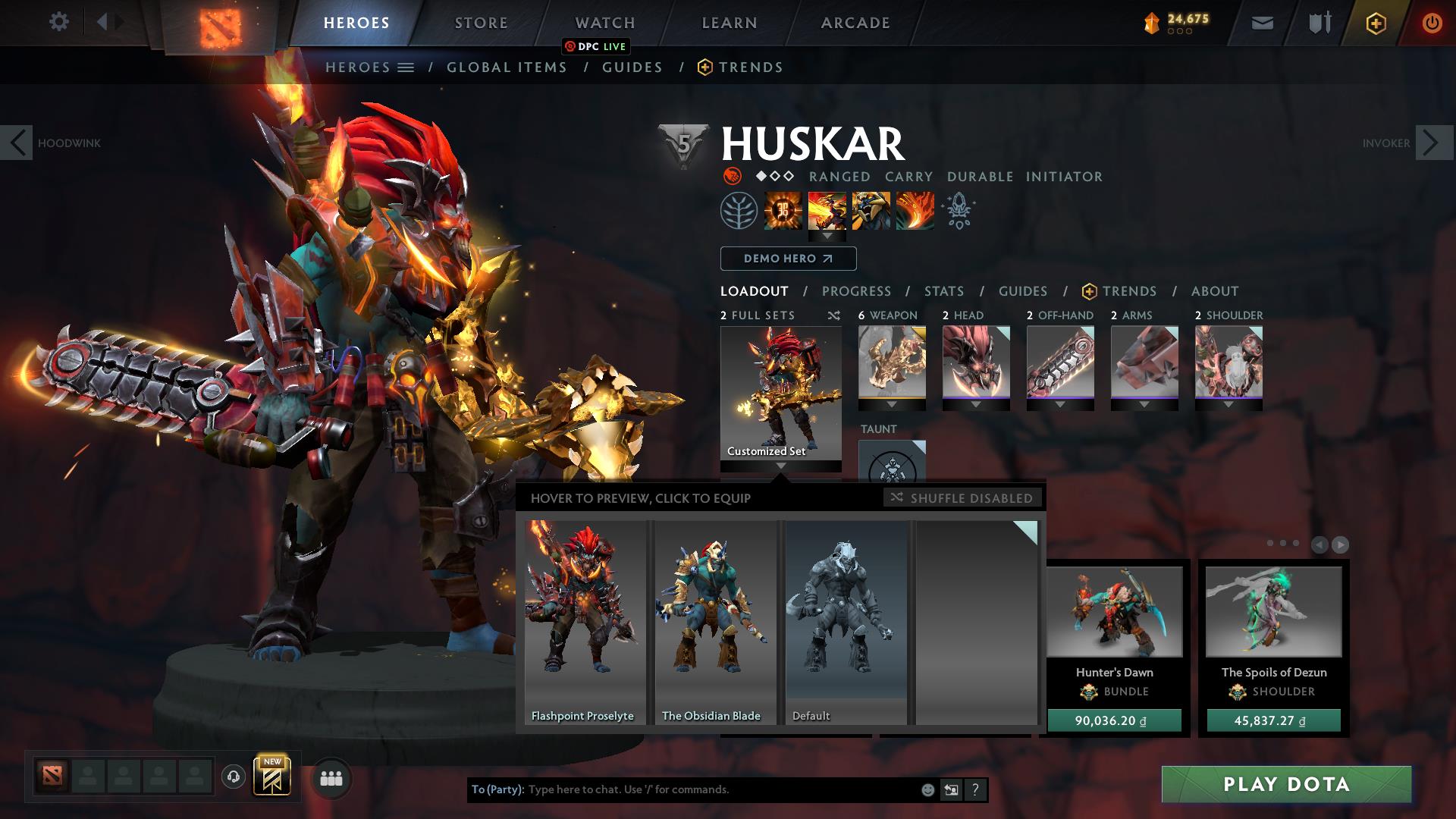Purchase The Spoils of Dezun shoulder item
1456x819 pixels.
(x=1273, y=720)
